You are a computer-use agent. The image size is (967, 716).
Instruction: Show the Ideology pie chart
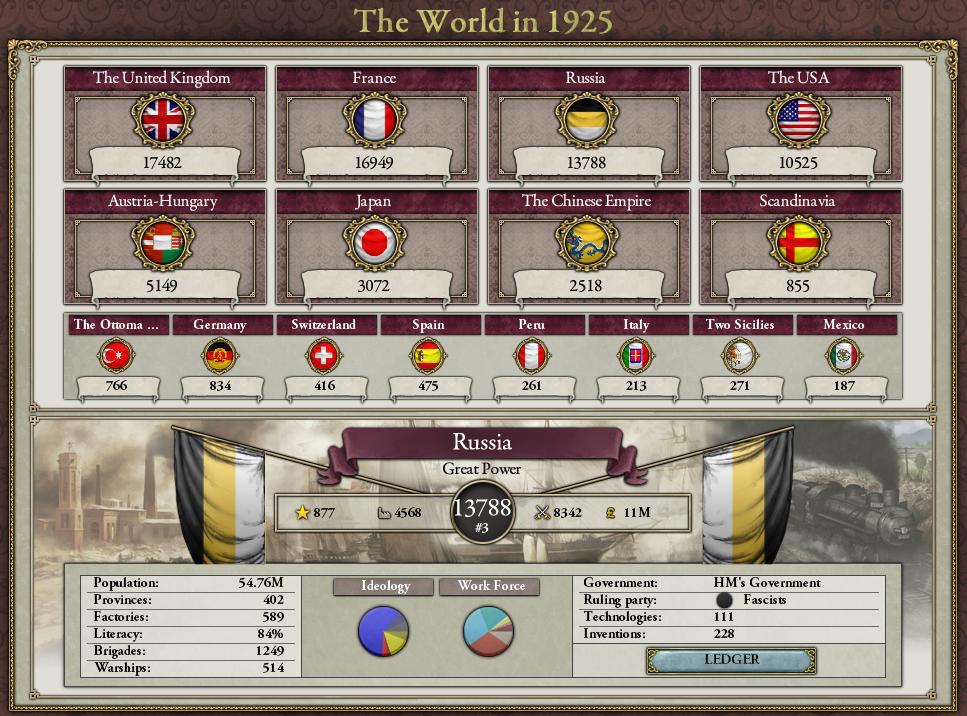pos(384,630)
